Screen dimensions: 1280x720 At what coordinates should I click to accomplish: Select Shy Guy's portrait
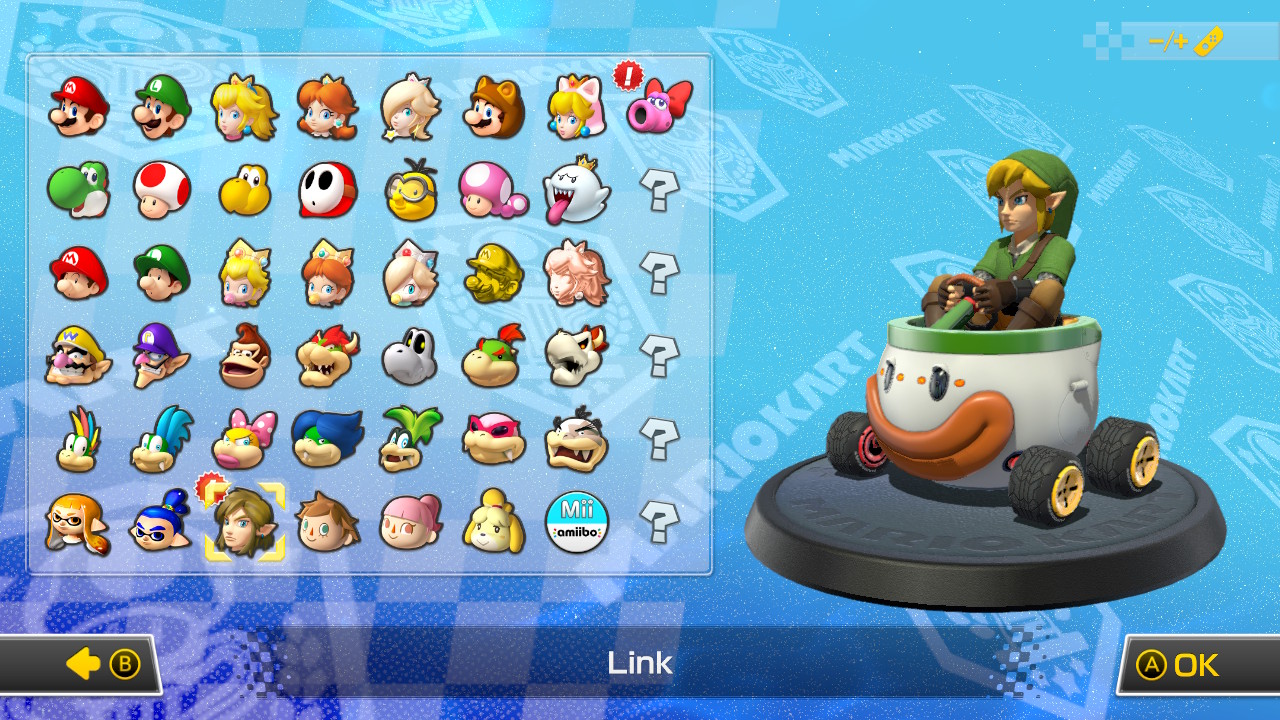click(327, 190)
